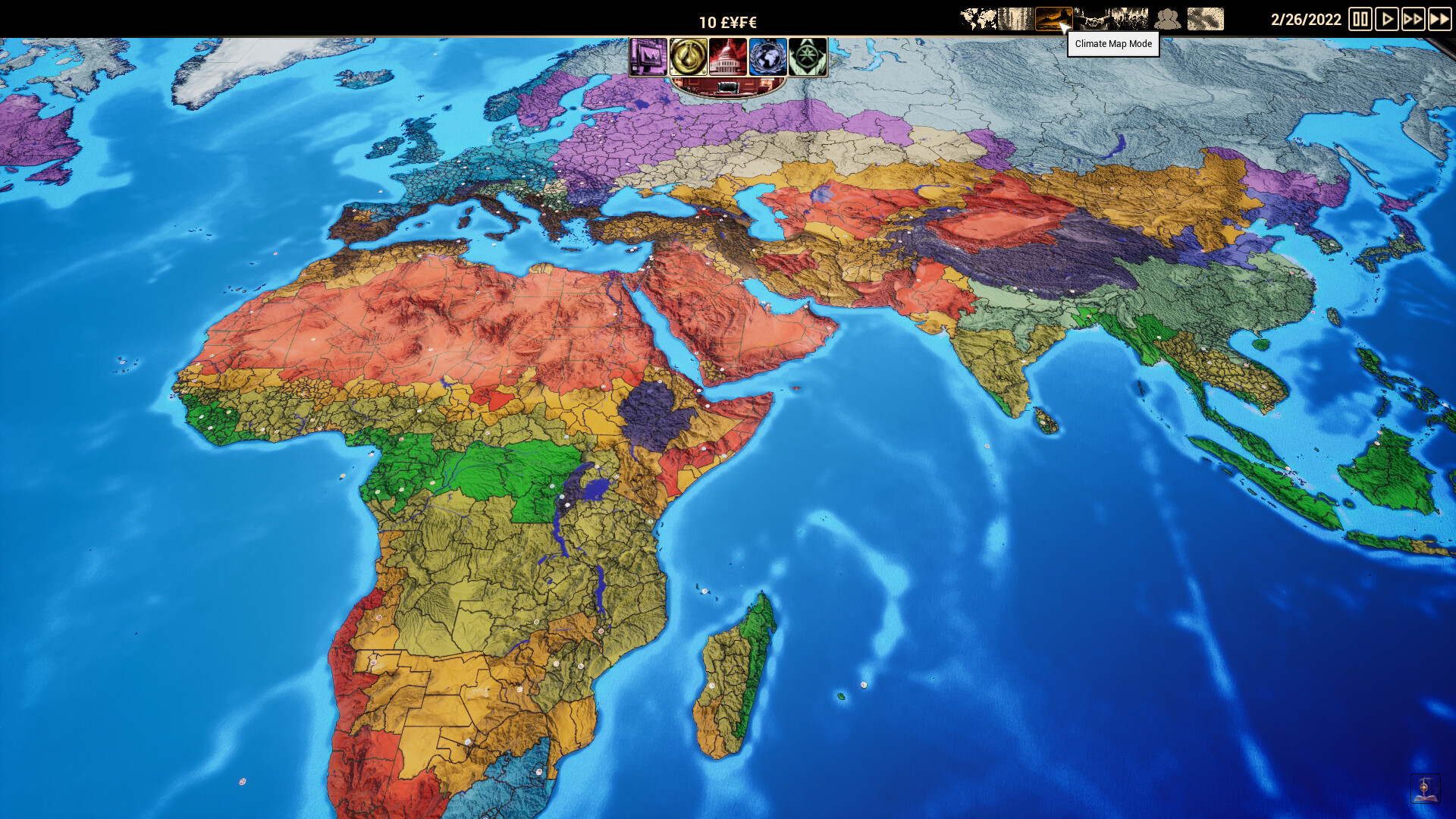Click the 2/26/2022 date display

[x=1307, y=20]
